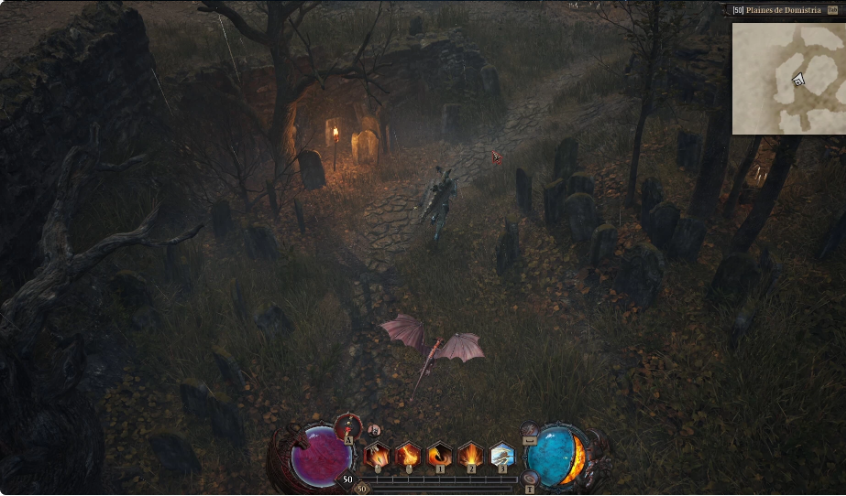Choose the second flame strike skill slot
This screenshot has width=846, height=496.
point(408,456)
